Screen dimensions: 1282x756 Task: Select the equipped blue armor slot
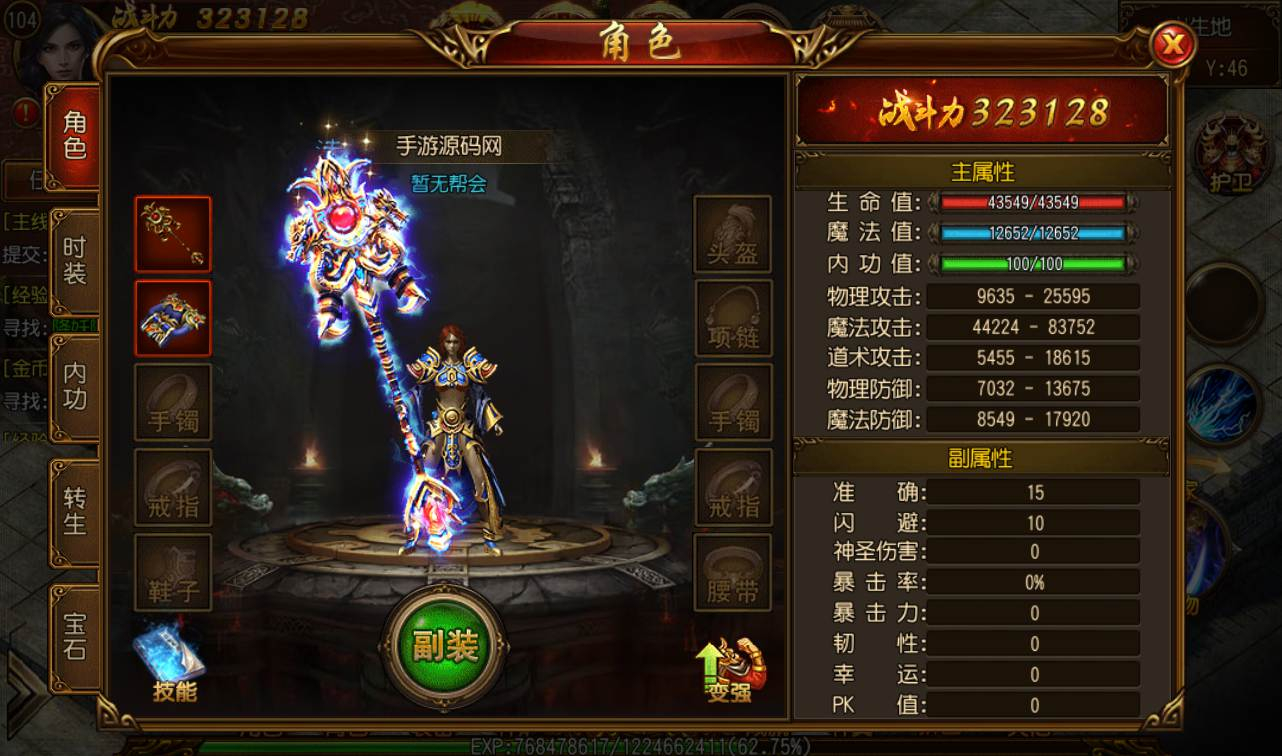[173, 318]
